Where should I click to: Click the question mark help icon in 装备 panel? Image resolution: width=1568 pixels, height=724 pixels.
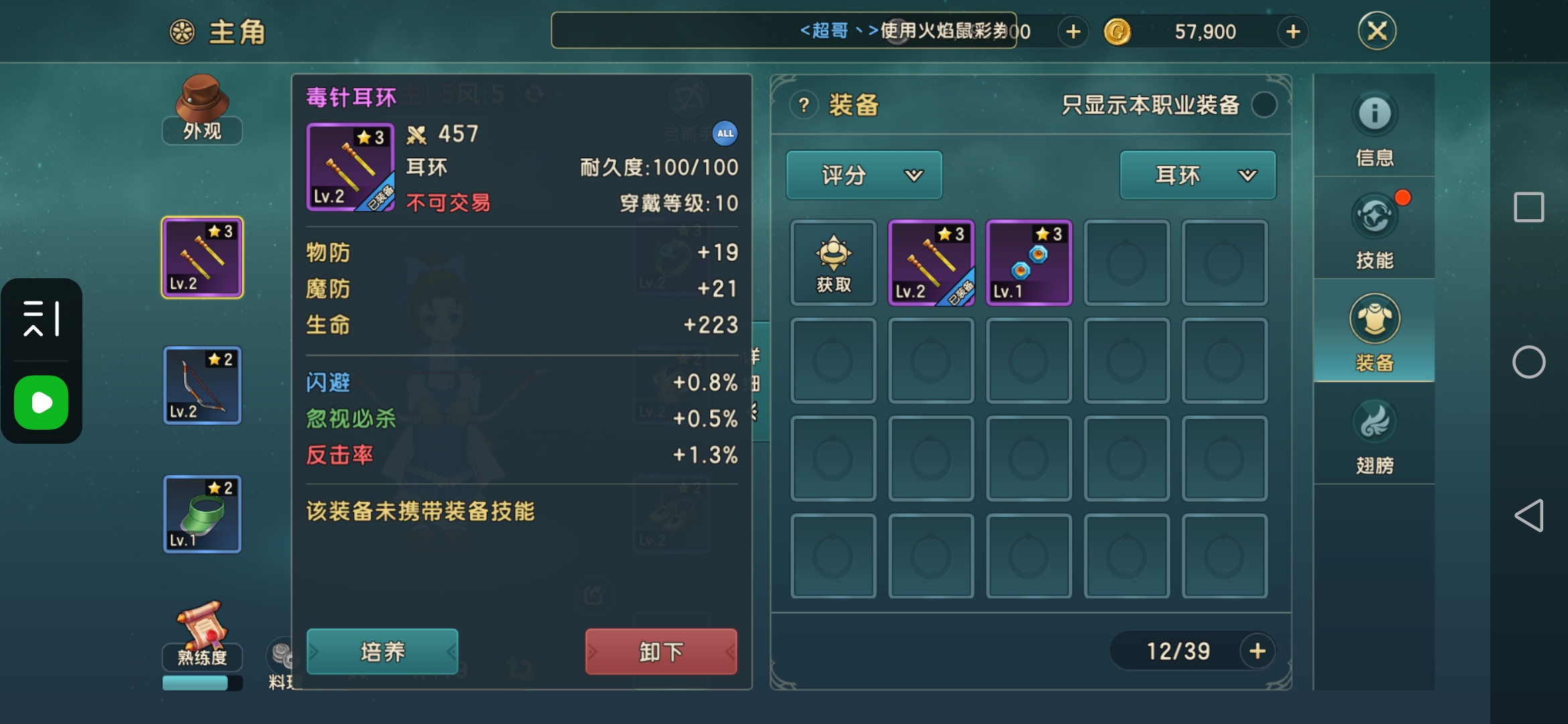click(803, 105)
